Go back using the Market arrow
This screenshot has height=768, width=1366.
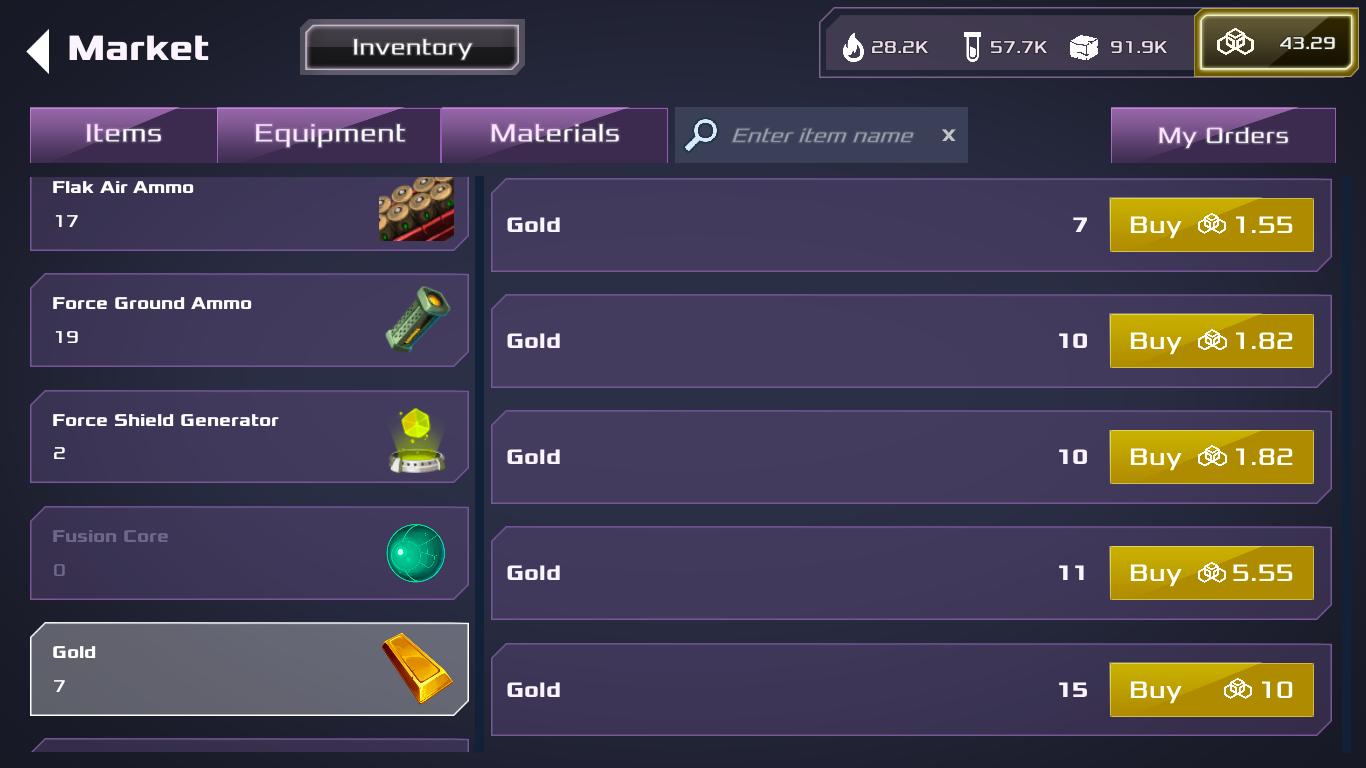click(x=39, y=50)
